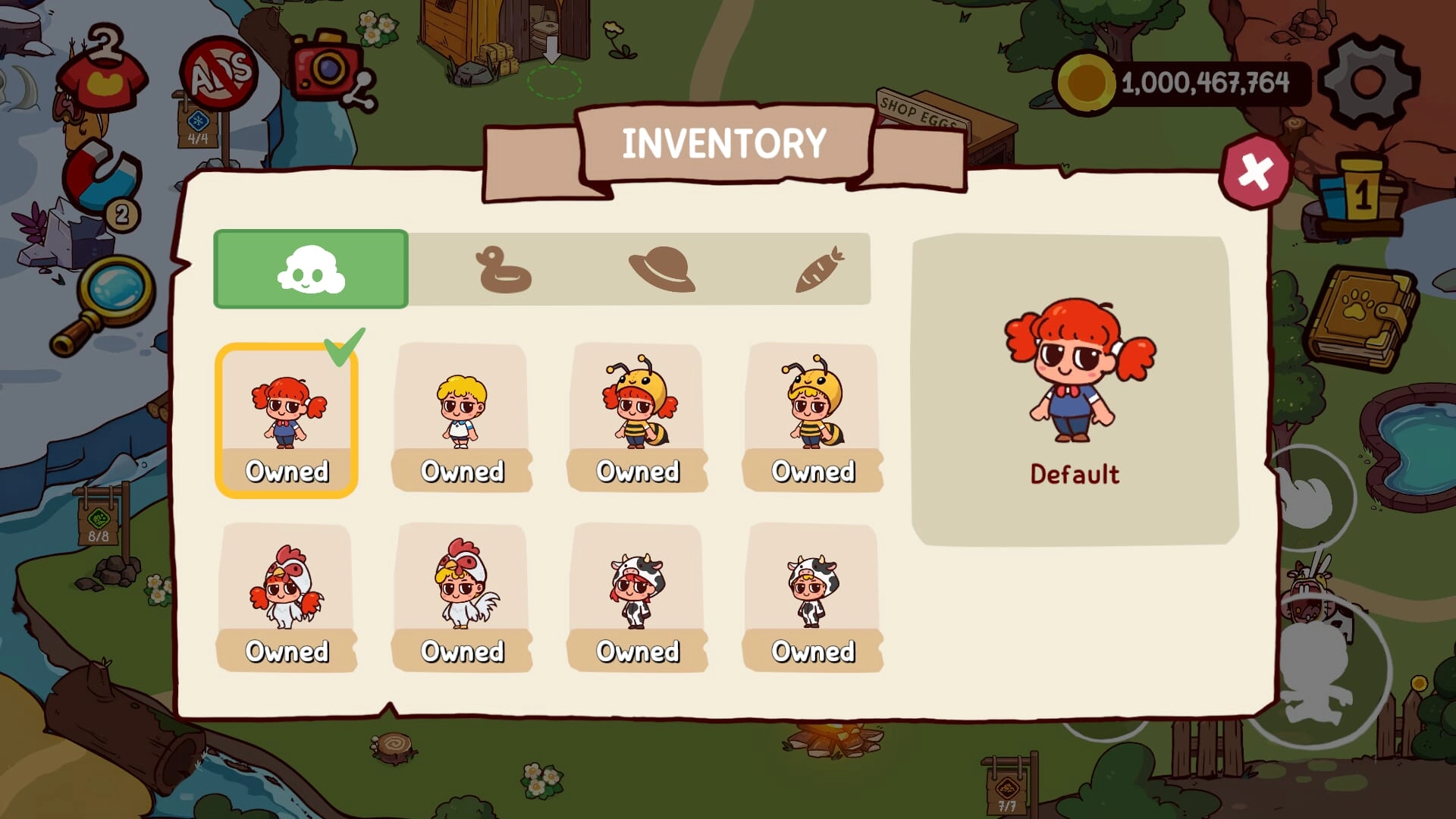Close the inventory with the red X
Image resolution: width=1456 pixels, height=819 pixels.
coord(1255,172)
